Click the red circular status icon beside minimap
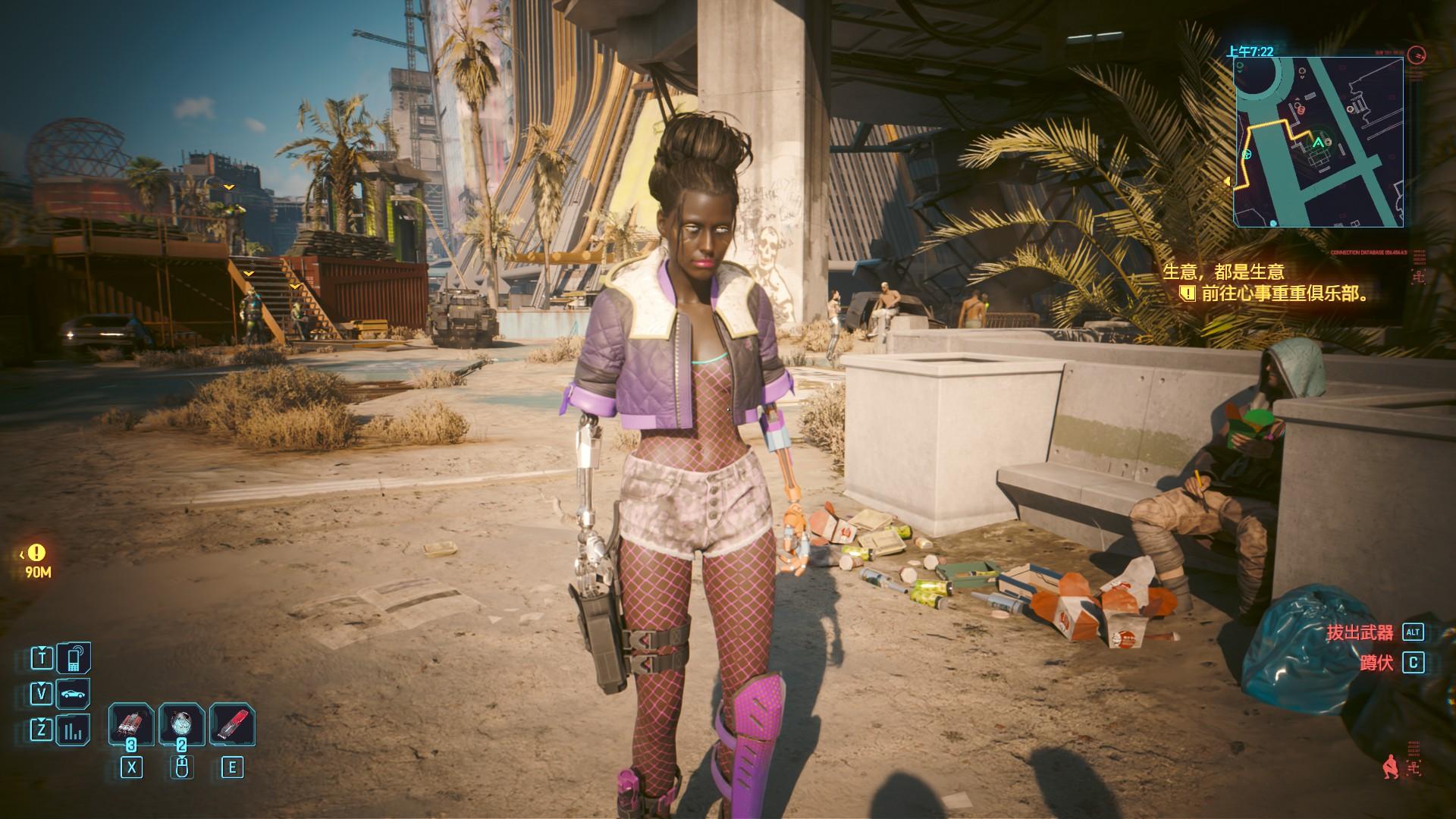Screen dimensions: 1456x819 tap(1416, 55)
